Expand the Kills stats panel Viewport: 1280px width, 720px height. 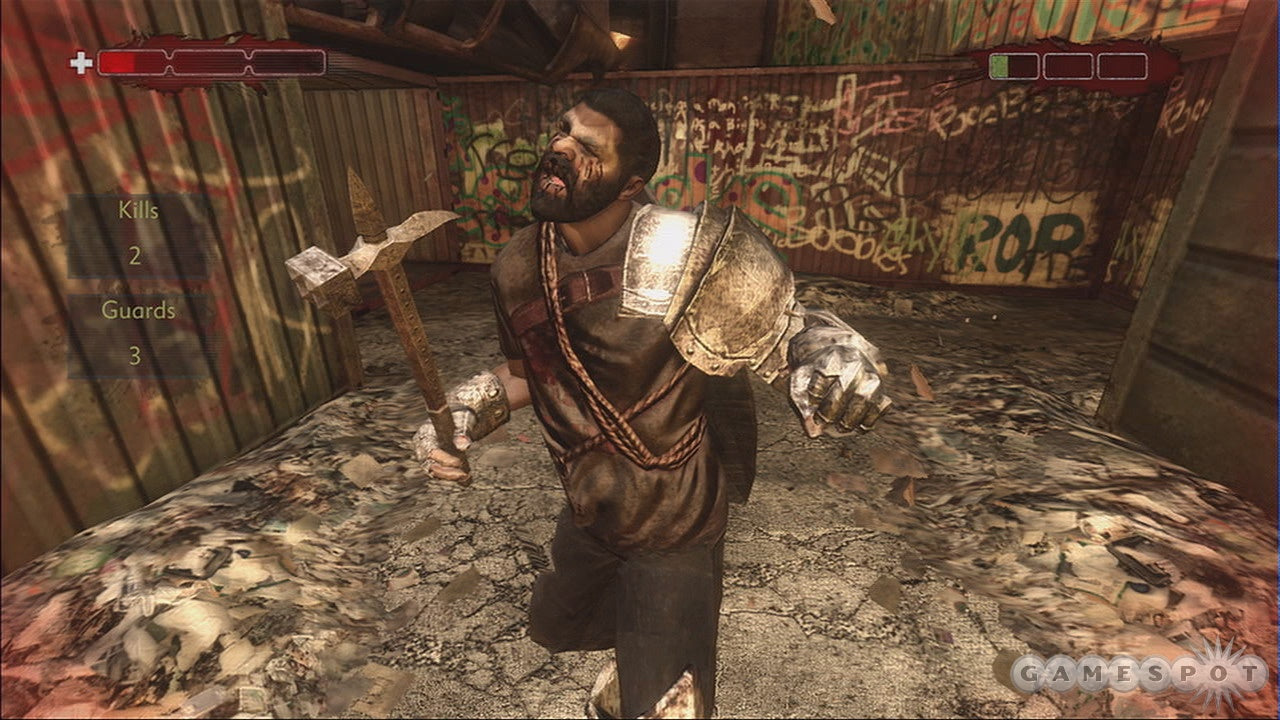tap(137, 232)
